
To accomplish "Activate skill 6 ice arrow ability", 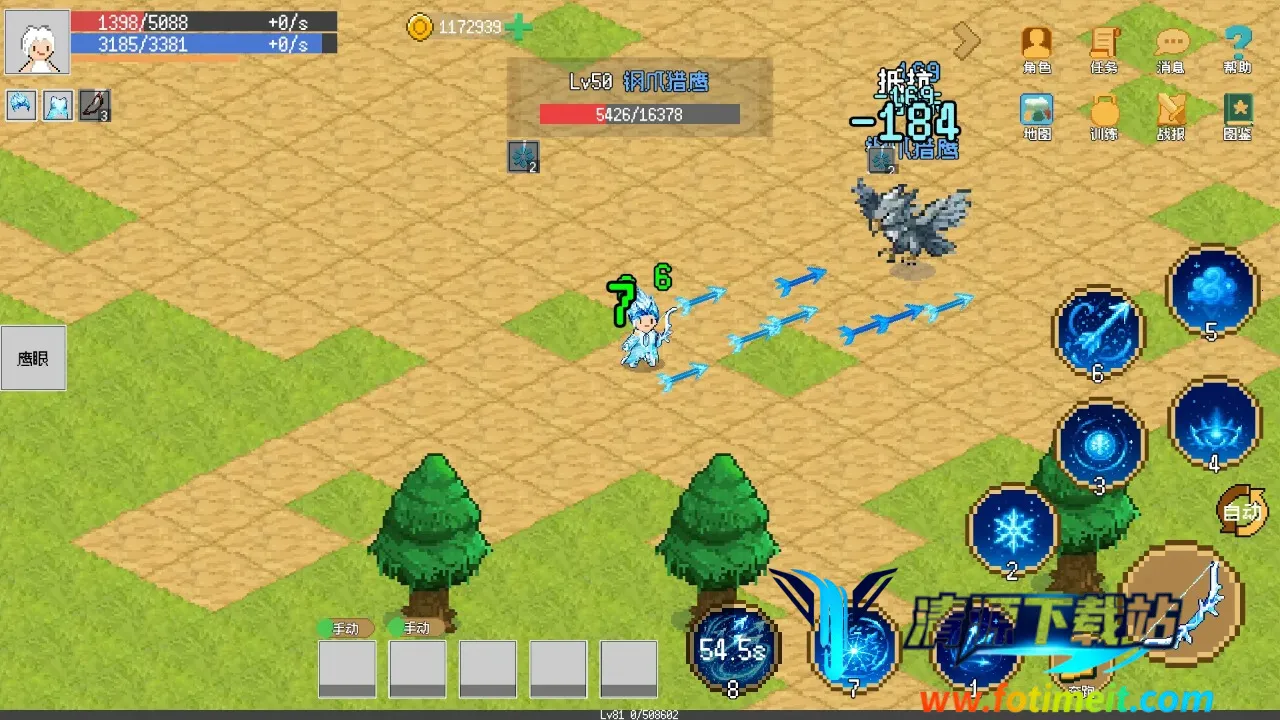I will (1099, 331).
